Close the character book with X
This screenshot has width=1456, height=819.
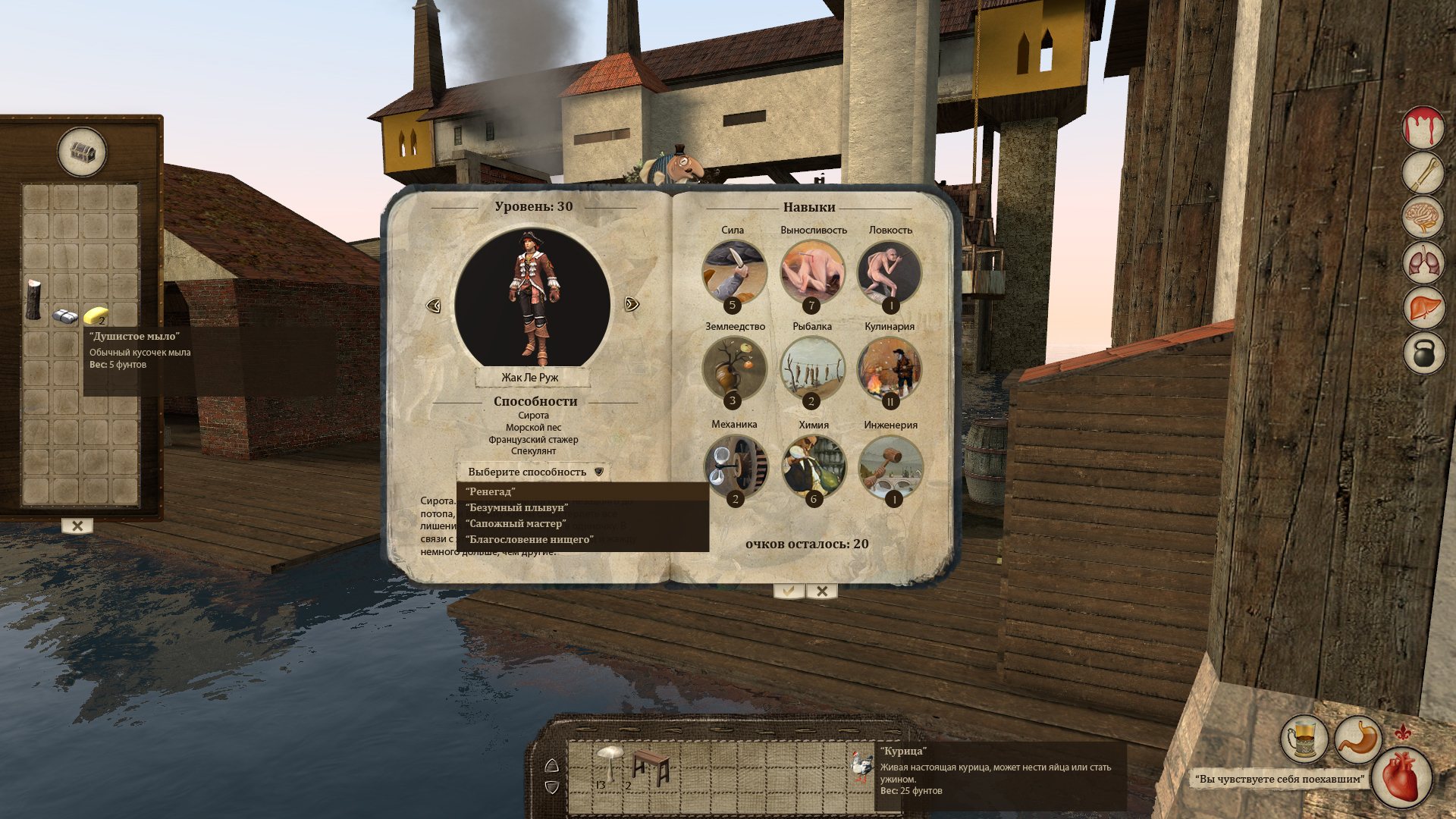click(822, 591)
